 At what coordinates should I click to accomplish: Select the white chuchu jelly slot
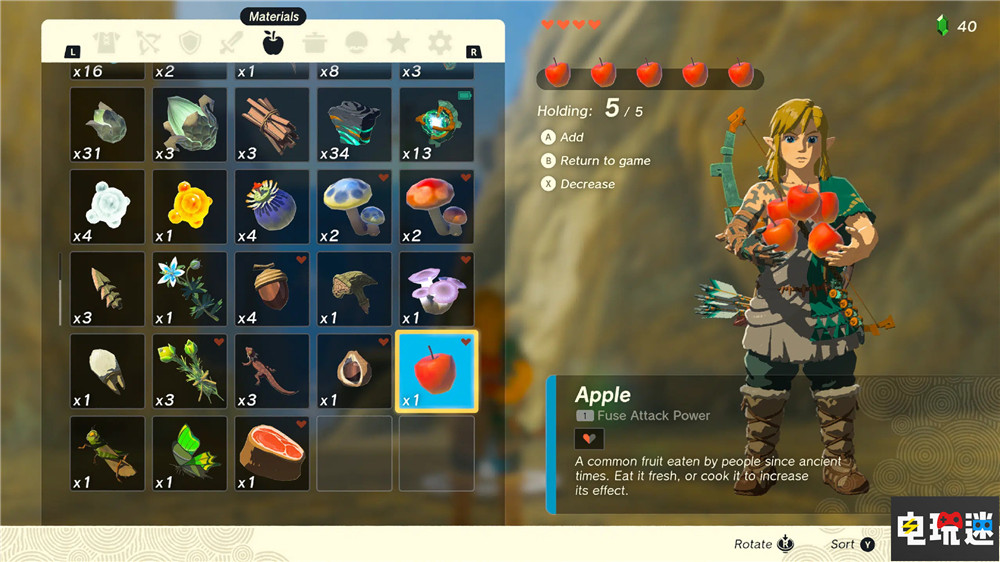107,207
